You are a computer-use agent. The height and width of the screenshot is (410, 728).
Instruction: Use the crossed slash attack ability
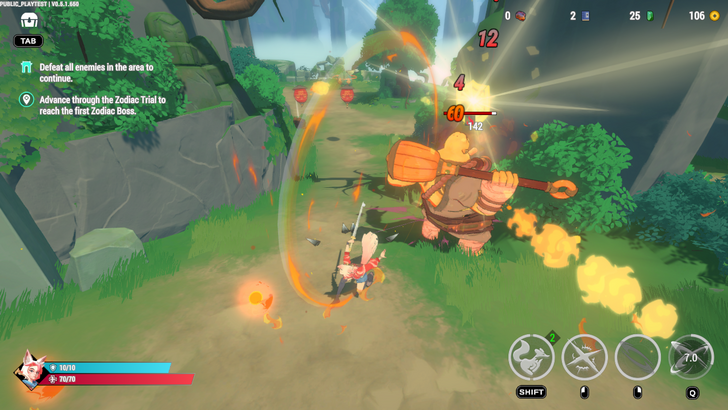pos(585,358)
